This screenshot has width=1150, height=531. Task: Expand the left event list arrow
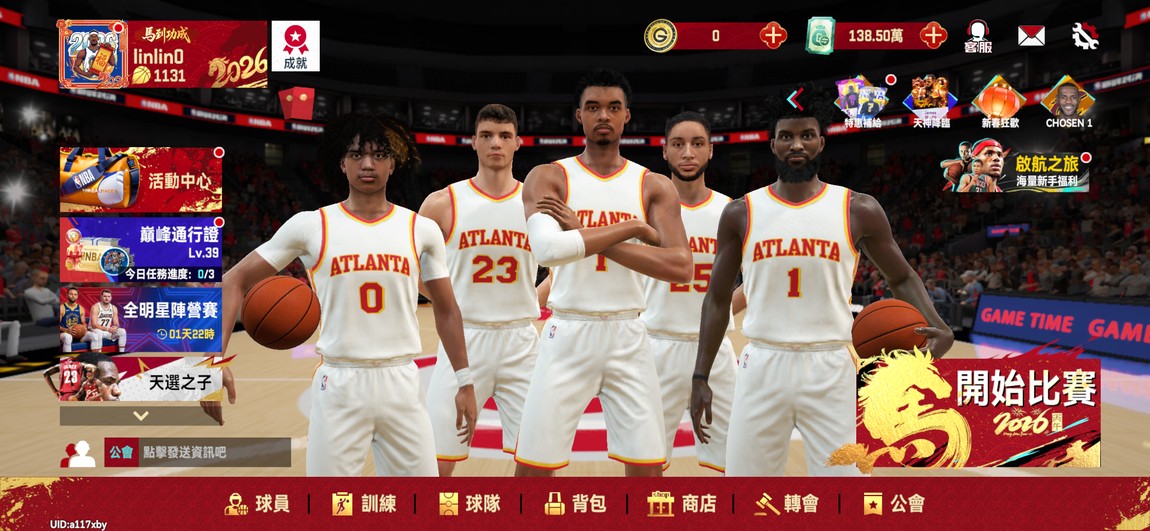point(141,415)
